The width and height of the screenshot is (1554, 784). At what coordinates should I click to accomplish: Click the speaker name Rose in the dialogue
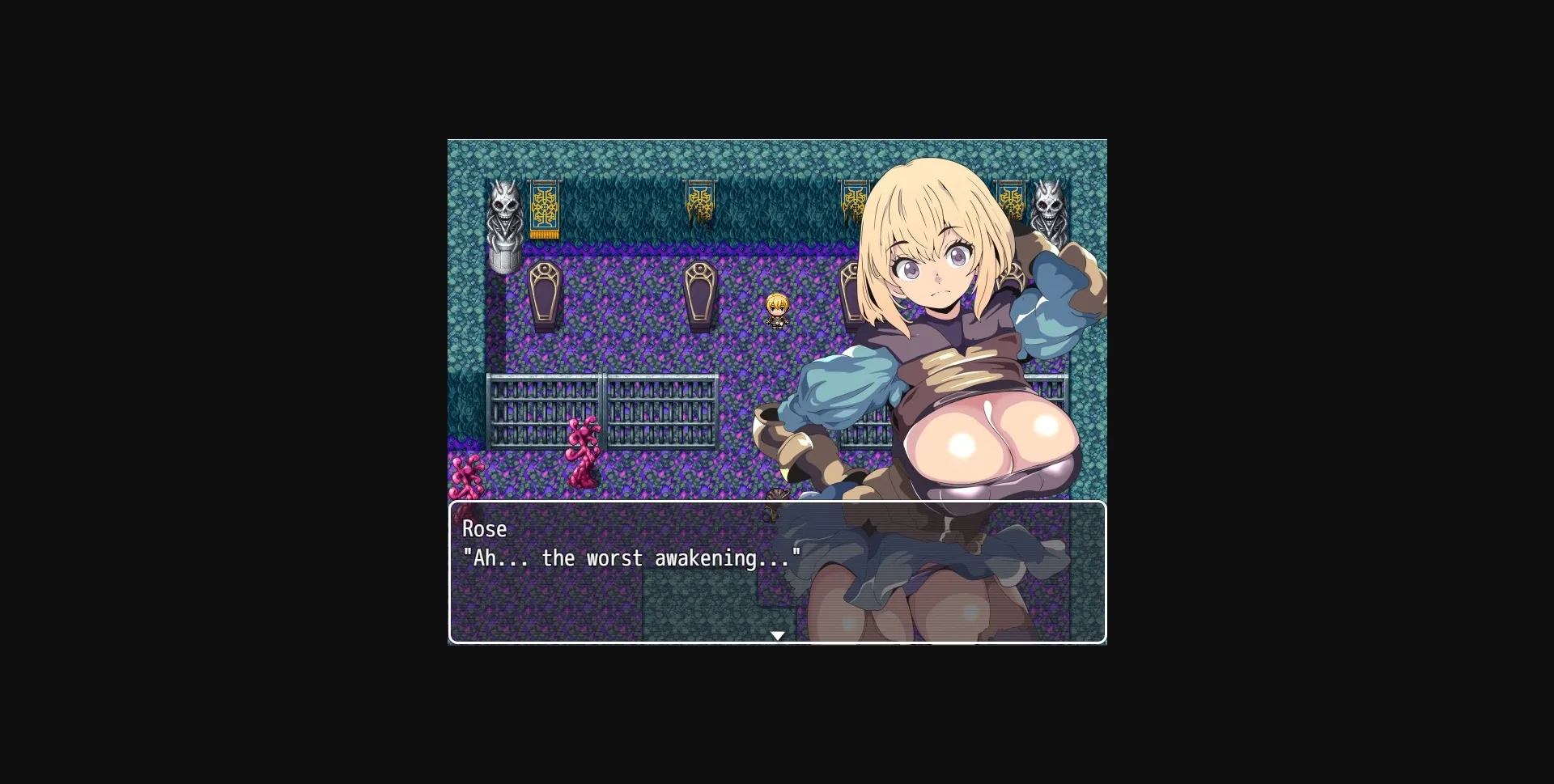483,528
